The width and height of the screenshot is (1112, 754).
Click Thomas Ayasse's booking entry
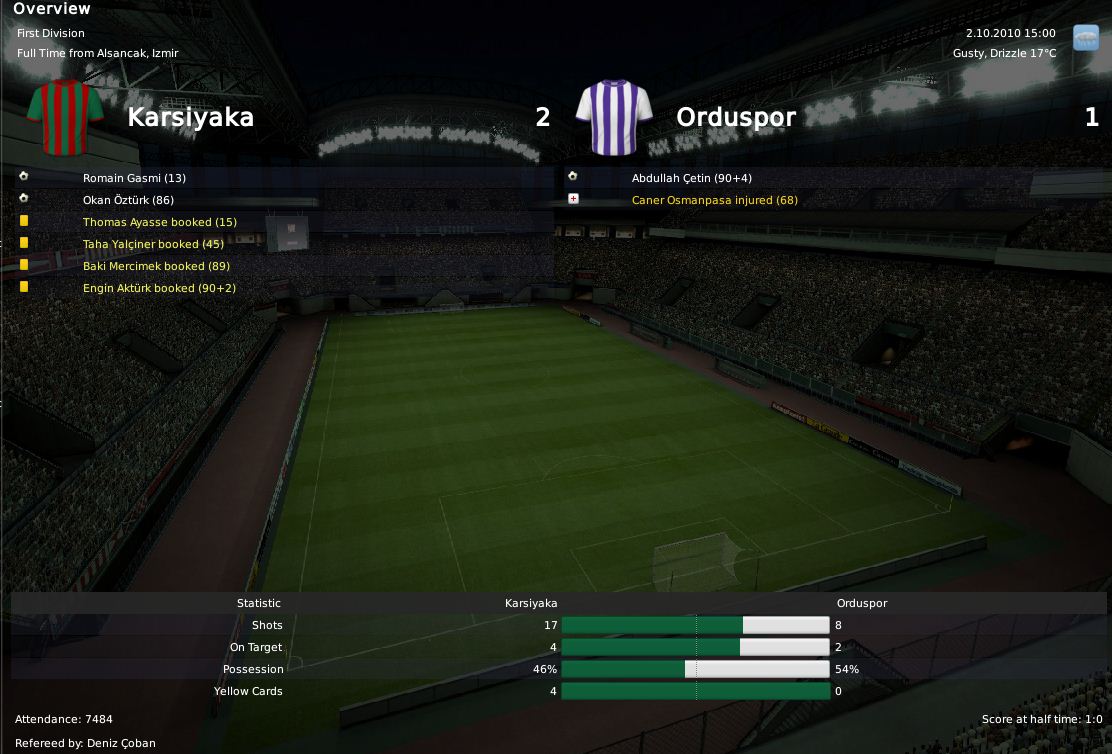point(159,222)
